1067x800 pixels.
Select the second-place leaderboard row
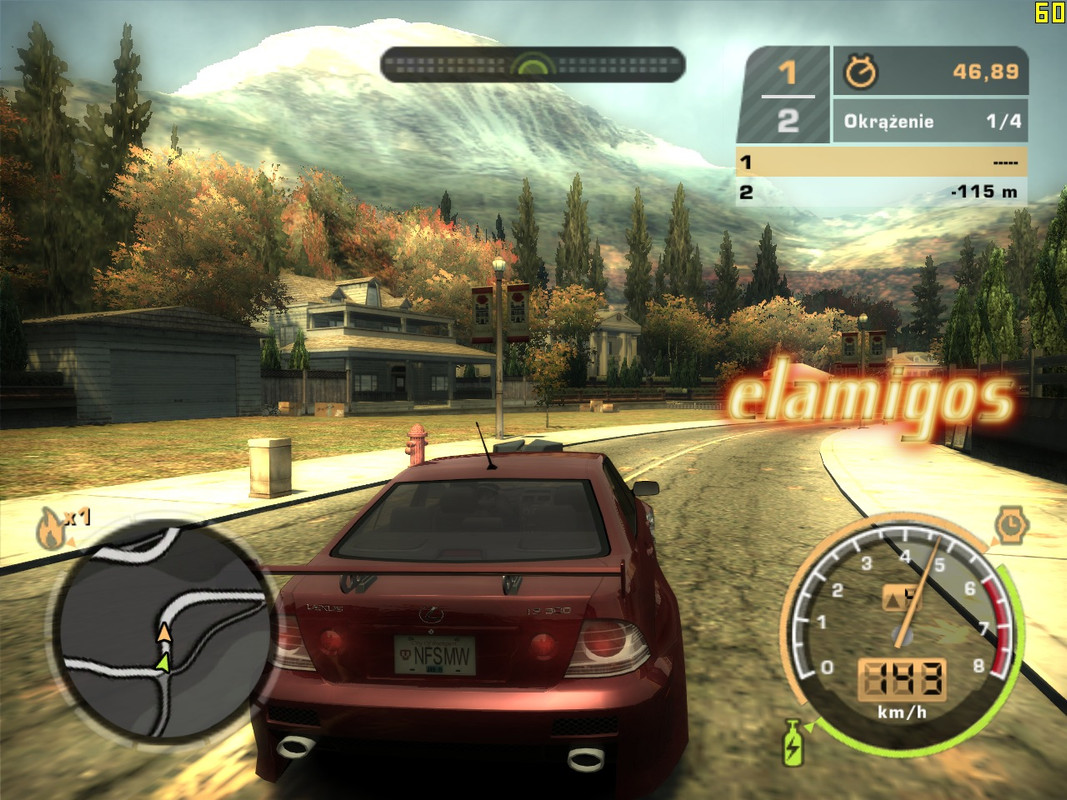coord(881,192)
